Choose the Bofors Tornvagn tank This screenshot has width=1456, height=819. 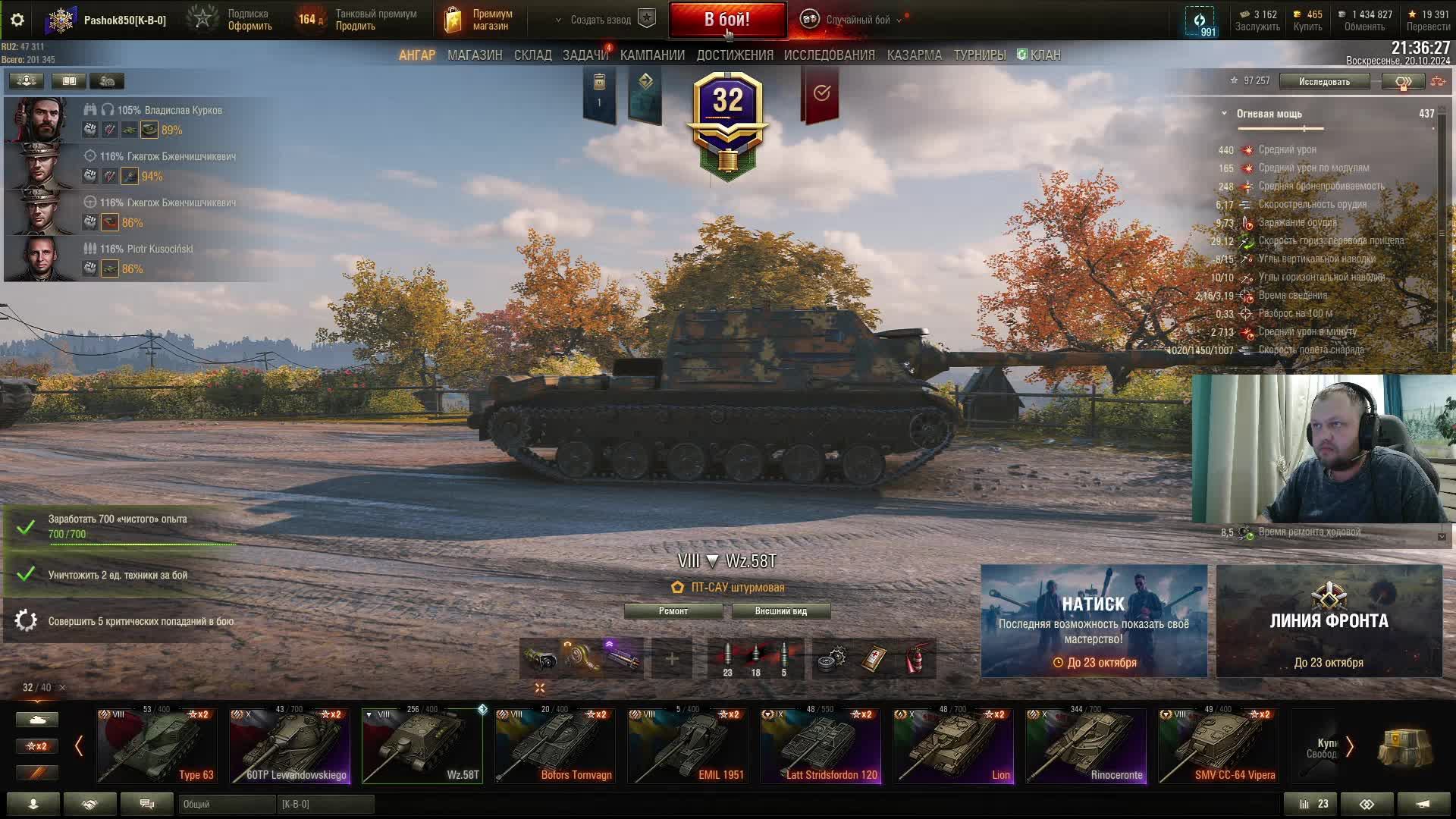pyautogui.click(x=555, y=745)
